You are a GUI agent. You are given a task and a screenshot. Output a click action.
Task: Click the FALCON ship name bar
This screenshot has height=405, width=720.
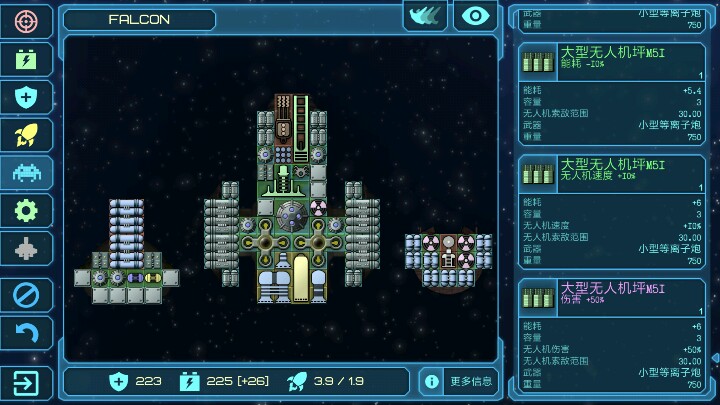pos(139,19)
